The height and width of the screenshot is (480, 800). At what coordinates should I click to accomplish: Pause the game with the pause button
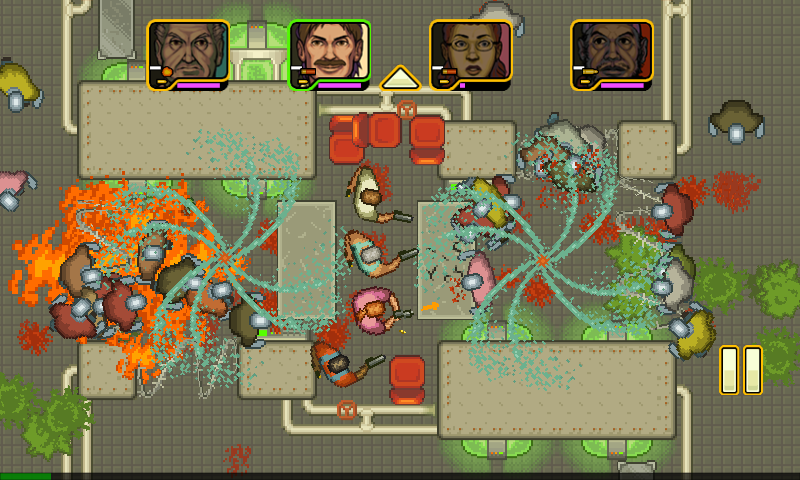click(x=741, y=369)
